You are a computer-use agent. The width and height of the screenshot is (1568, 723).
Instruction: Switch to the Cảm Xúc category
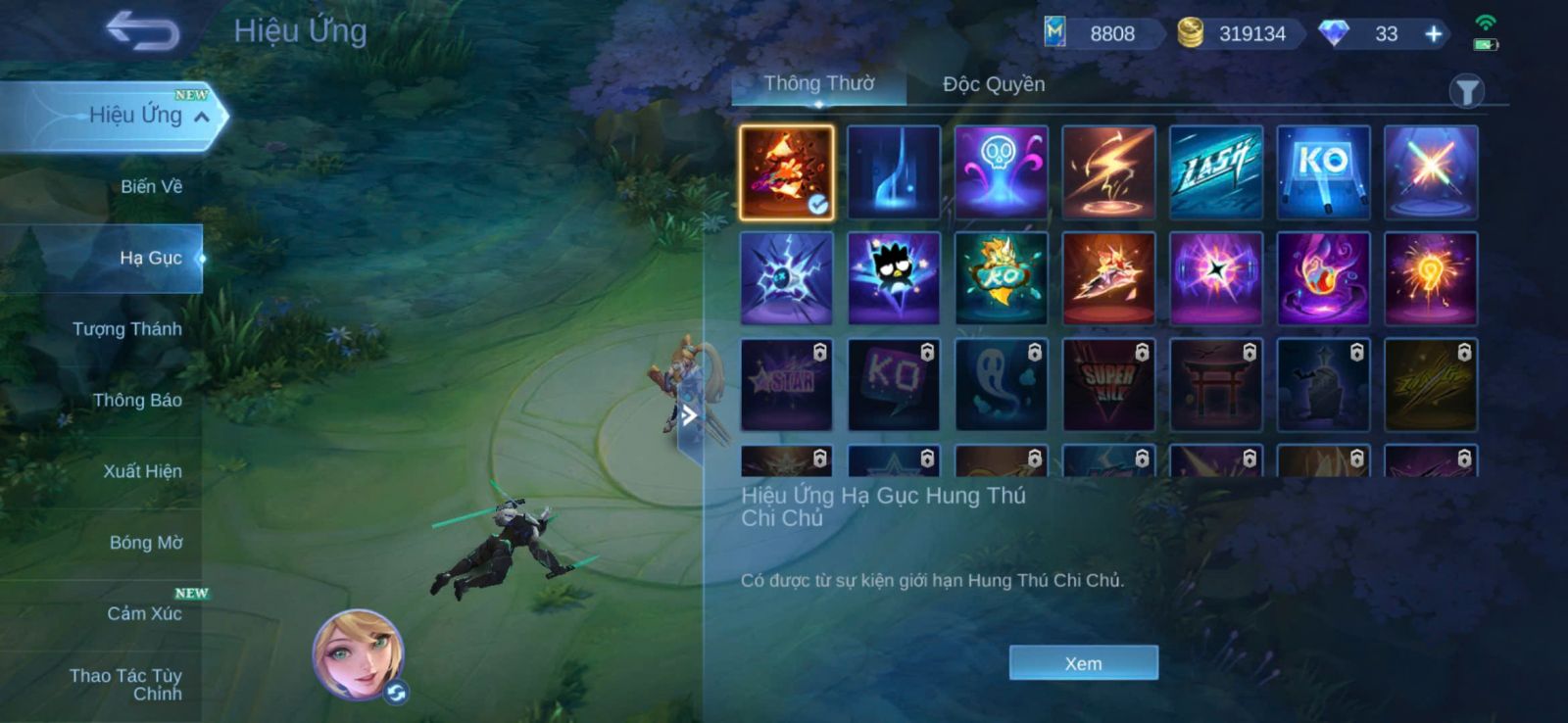pos(144,613)
